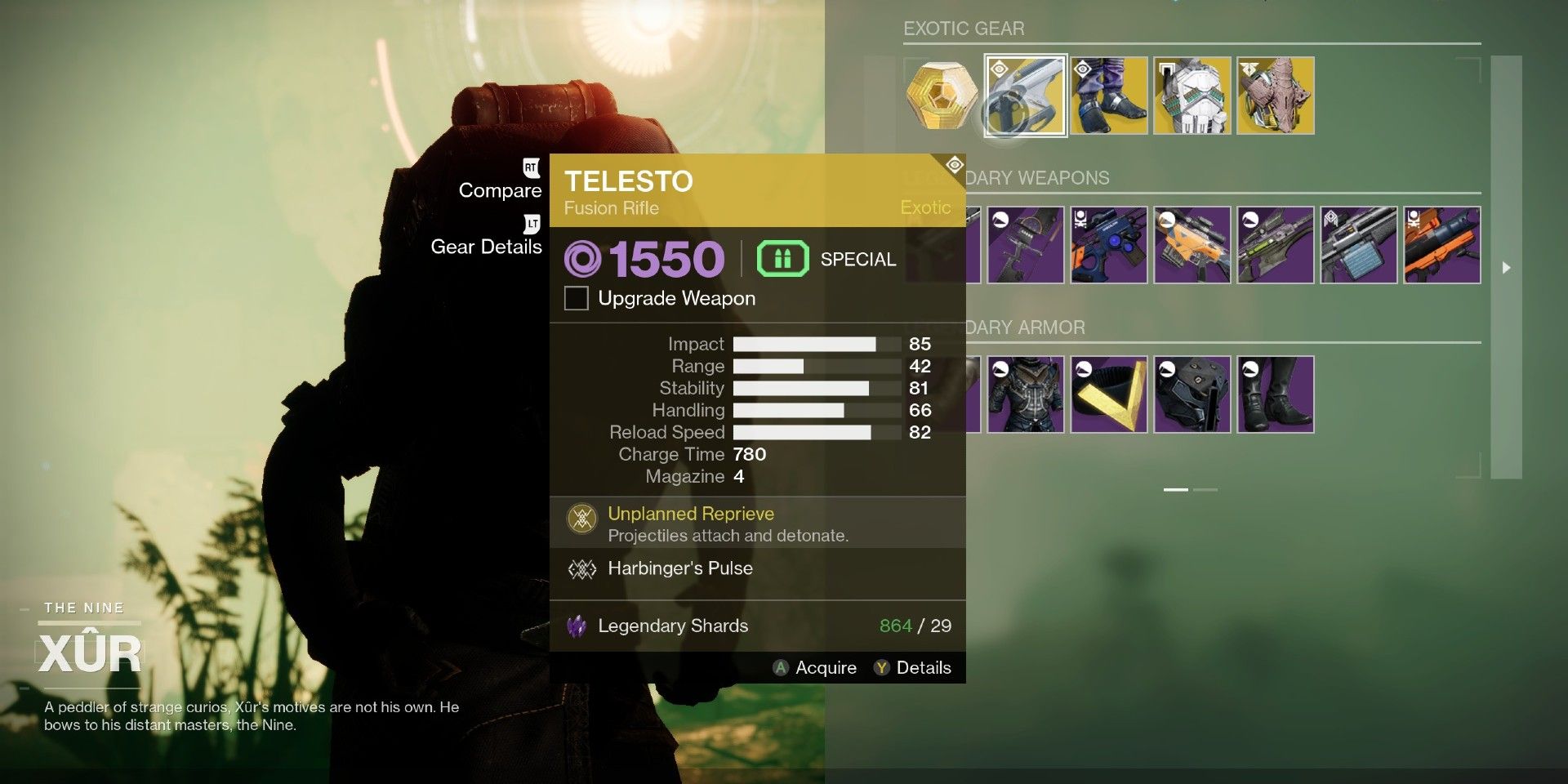This screenshot has width=1568, height=784.
Task: Enable the Upgrade Weapon checkbox
Action: click(x=576, y=298)
